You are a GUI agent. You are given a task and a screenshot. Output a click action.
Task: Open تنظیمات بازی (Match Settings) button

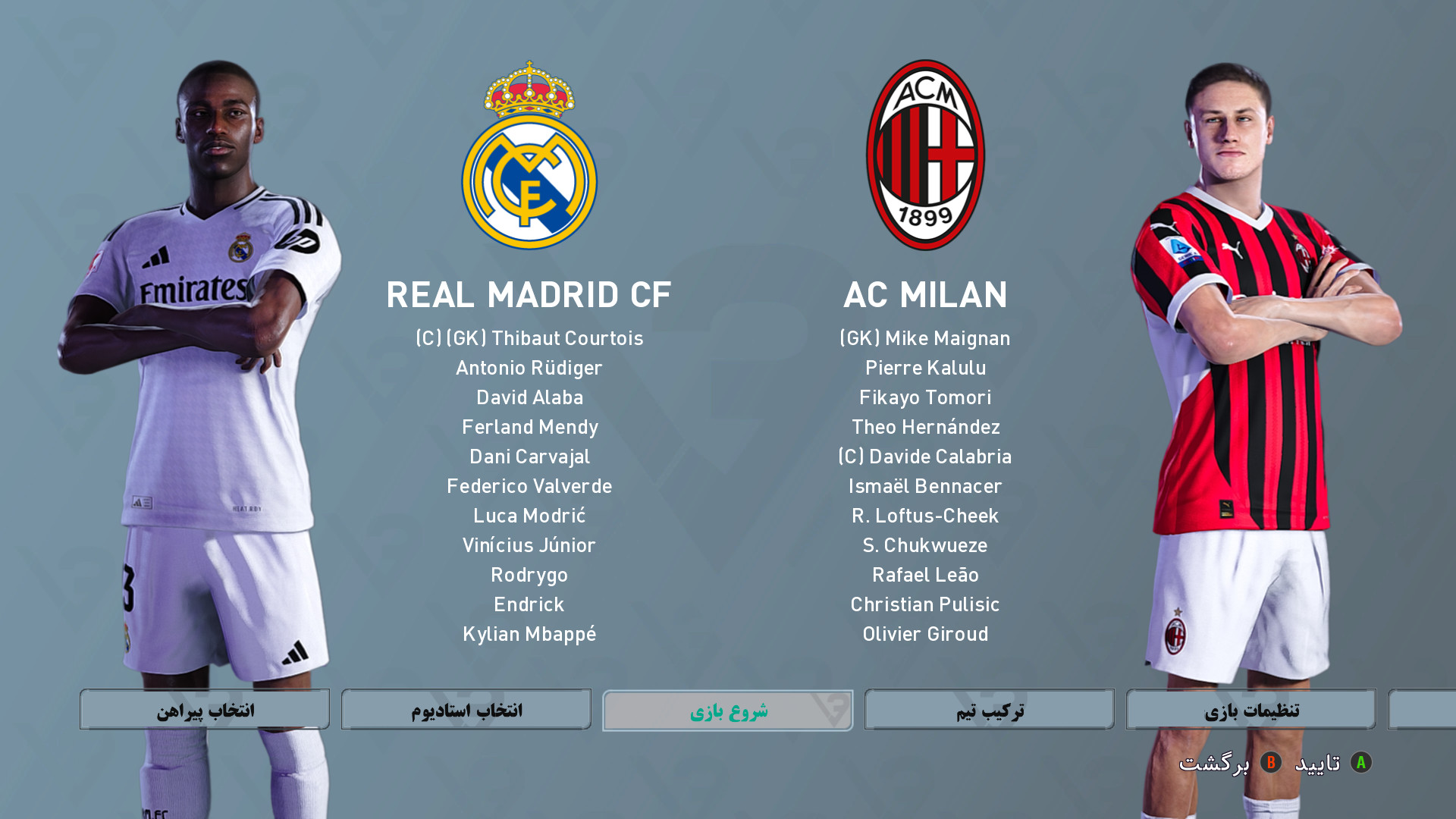point(1251,710)
